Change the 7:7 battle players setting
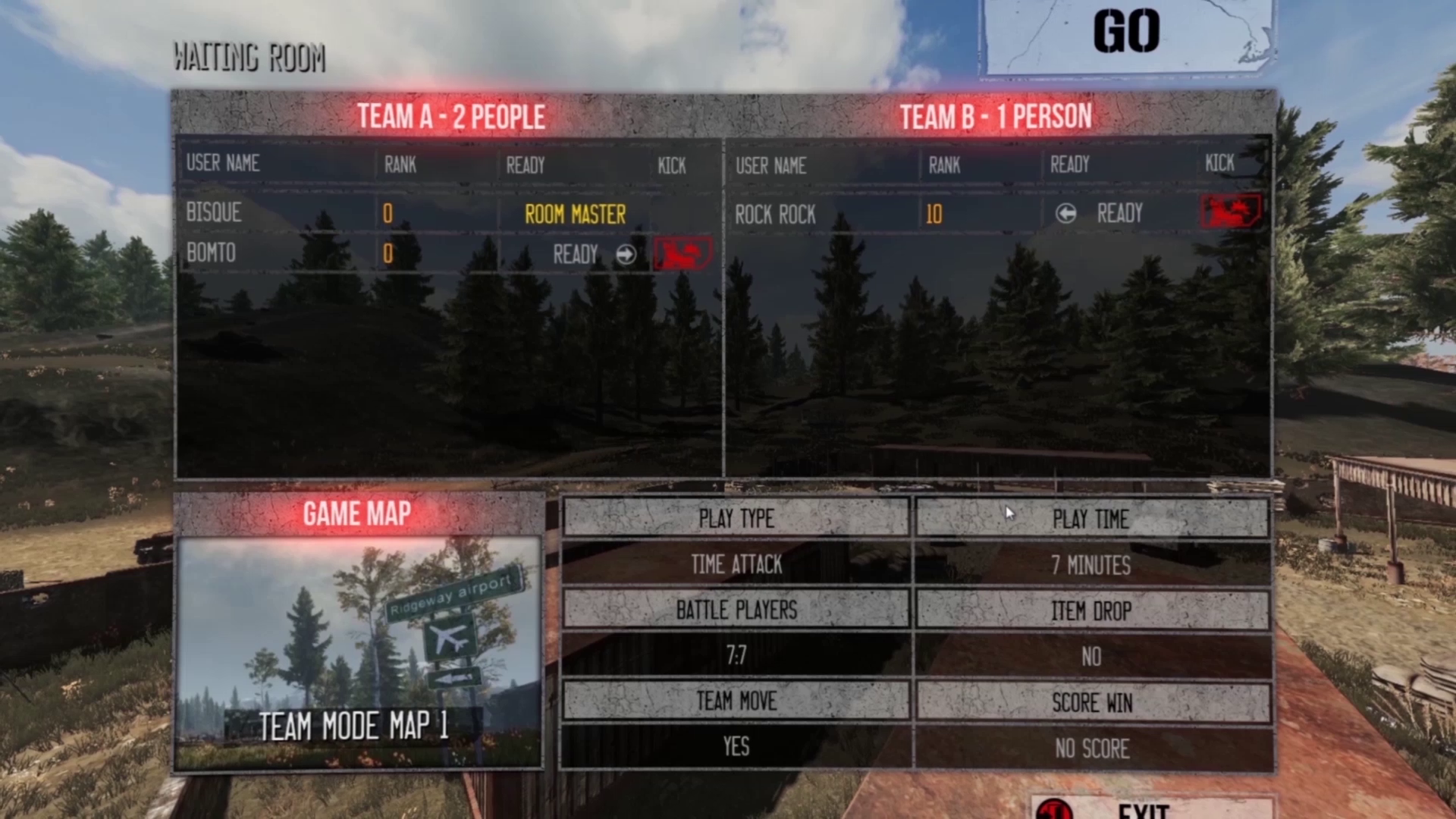 click(x=736, y=656)
